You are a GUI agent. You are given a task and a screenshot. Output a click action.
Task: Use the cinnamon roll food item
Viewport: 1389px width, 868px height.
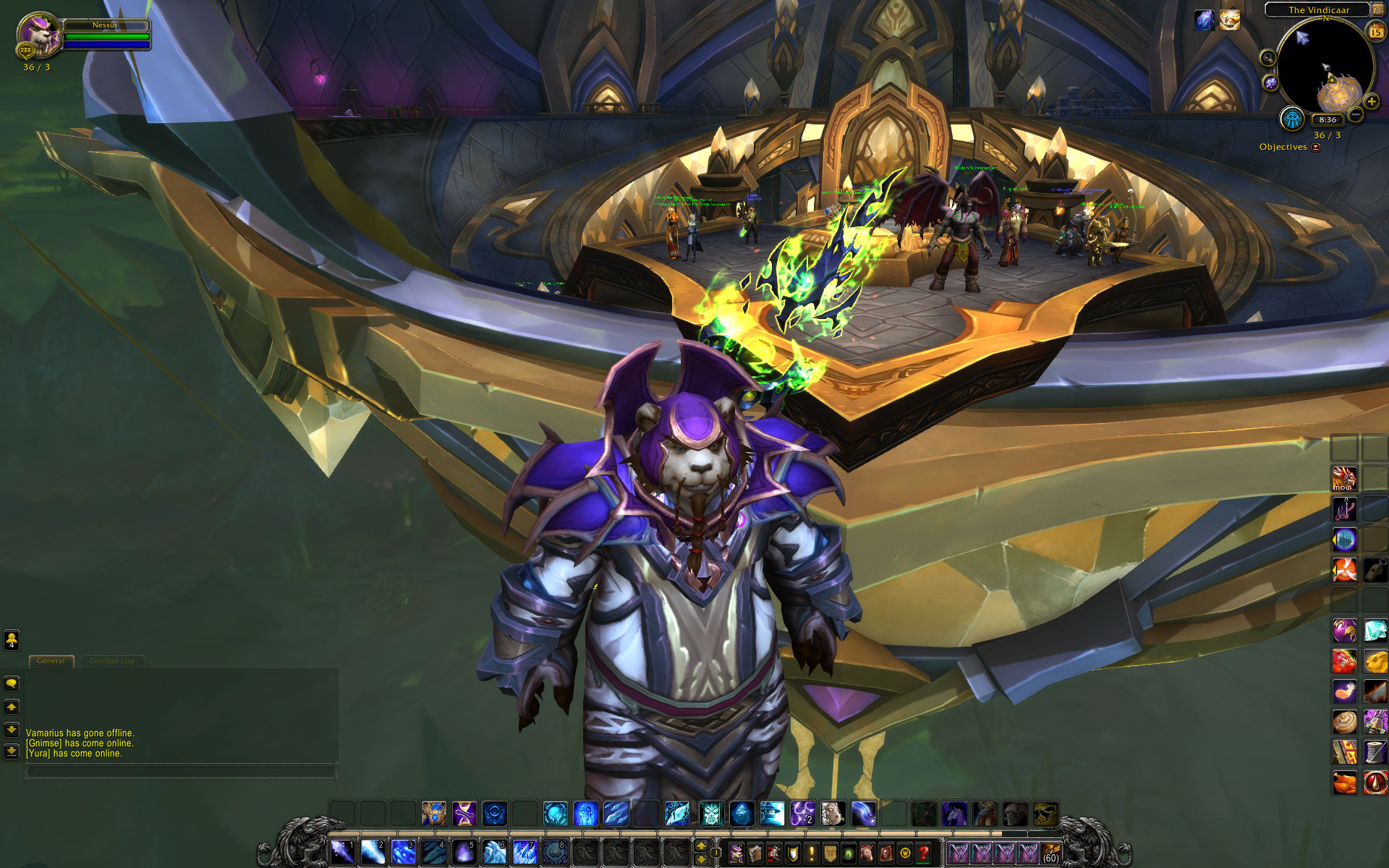pyautogui.click(x=1345, y=721)
